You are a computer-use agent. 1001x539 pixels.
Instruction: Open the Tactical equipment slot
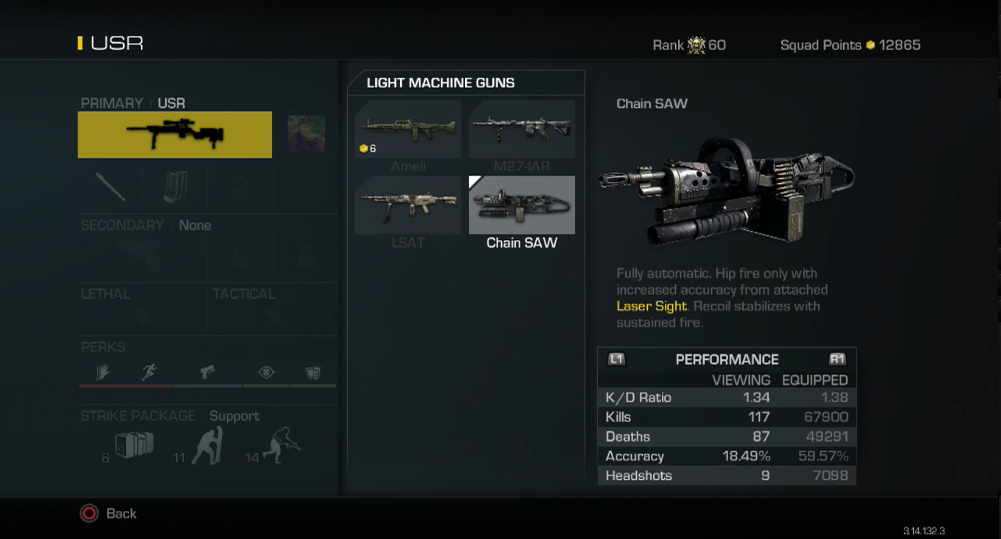272,310
